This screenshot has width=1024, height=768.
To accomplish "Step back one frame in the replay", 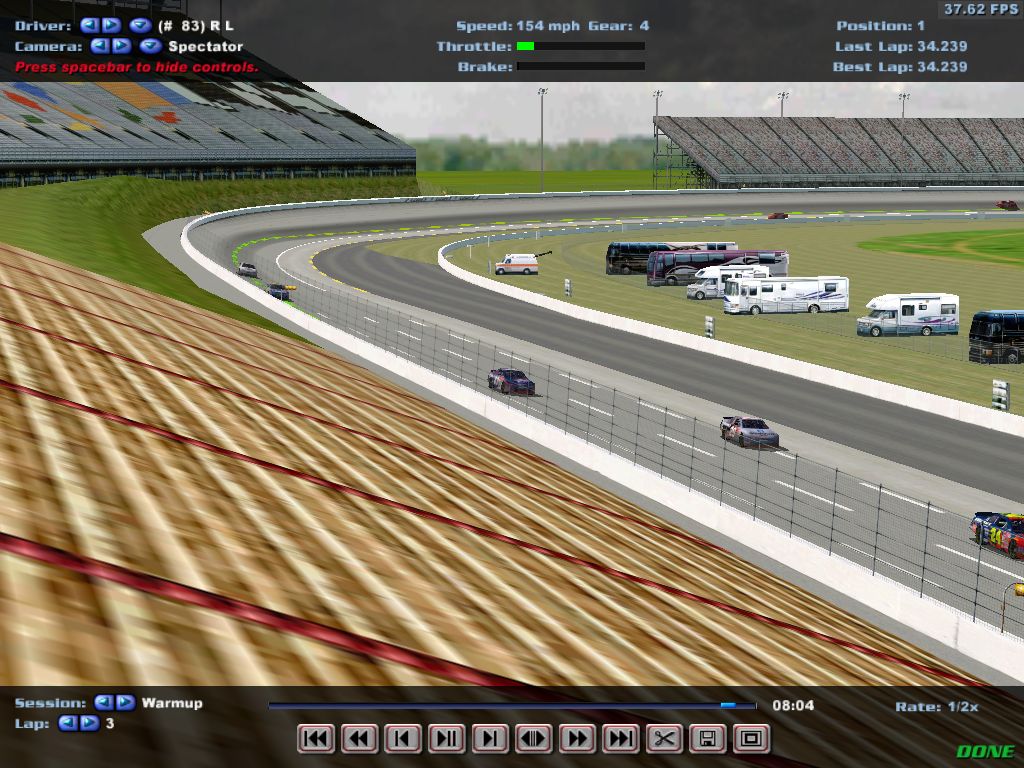I will 403,739.
